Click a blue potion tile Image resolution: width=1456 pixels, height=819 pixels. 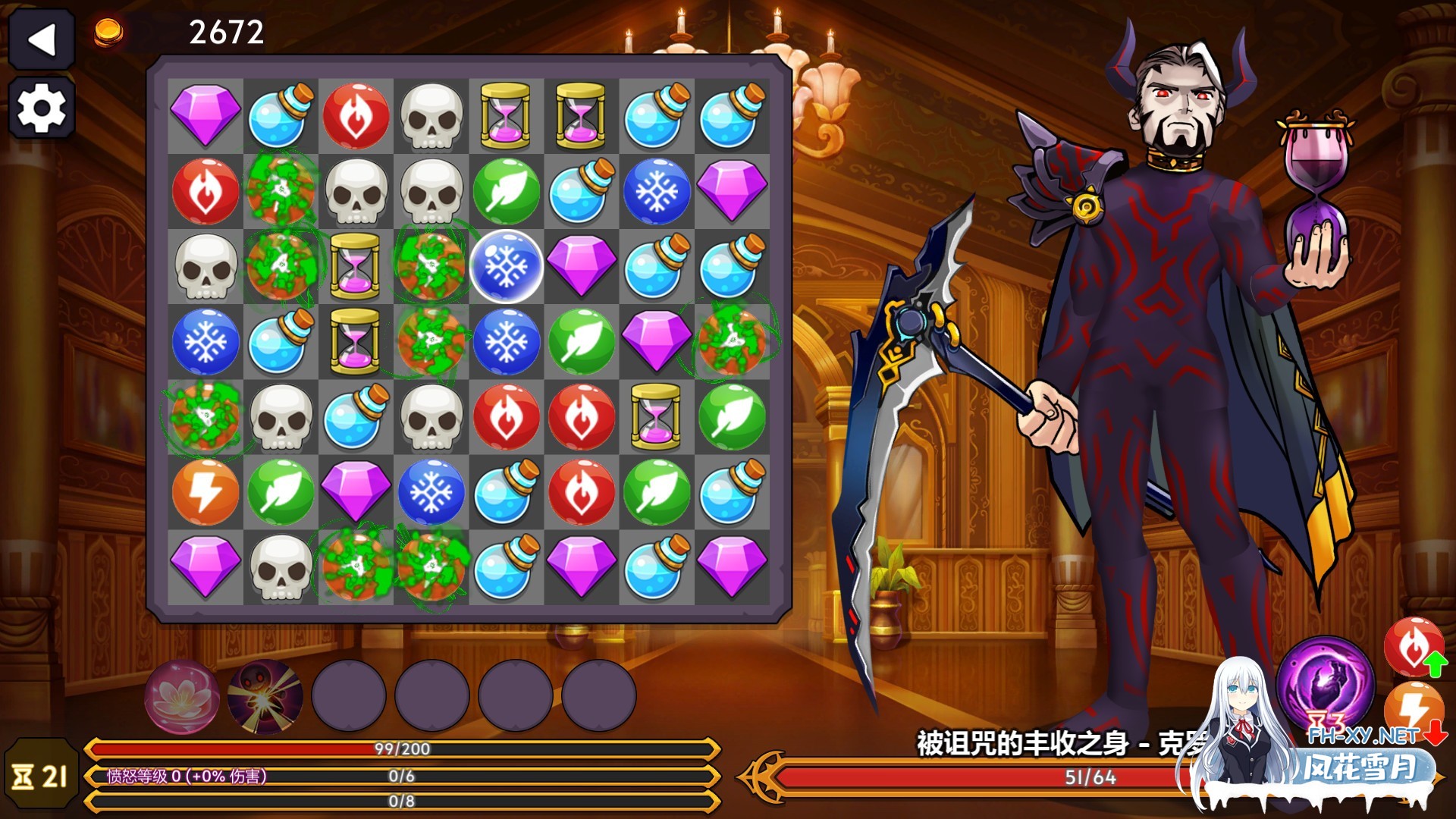(281, 112)
